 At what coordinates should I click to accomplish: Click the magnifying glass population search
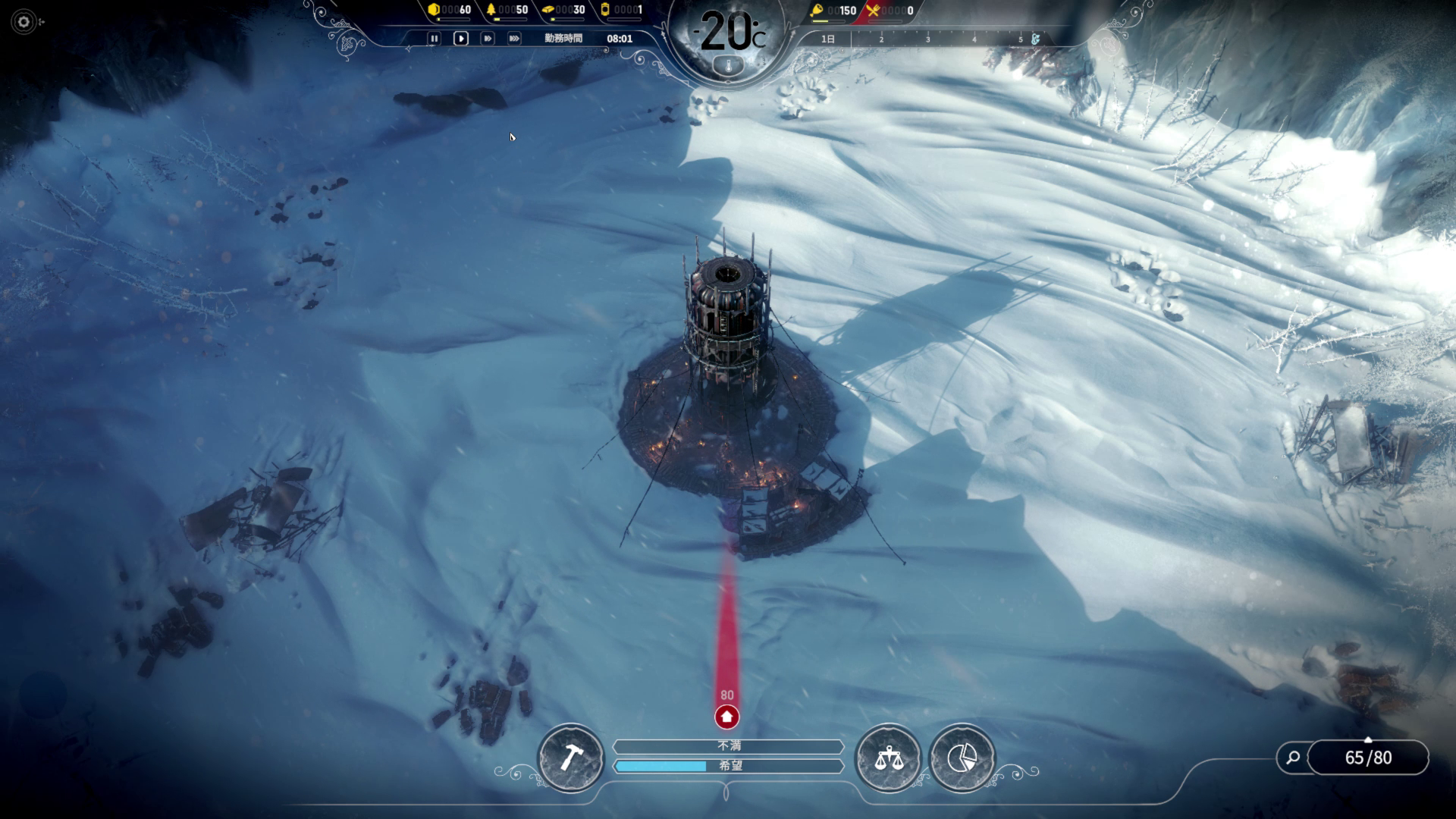(x=1293, y=757)
